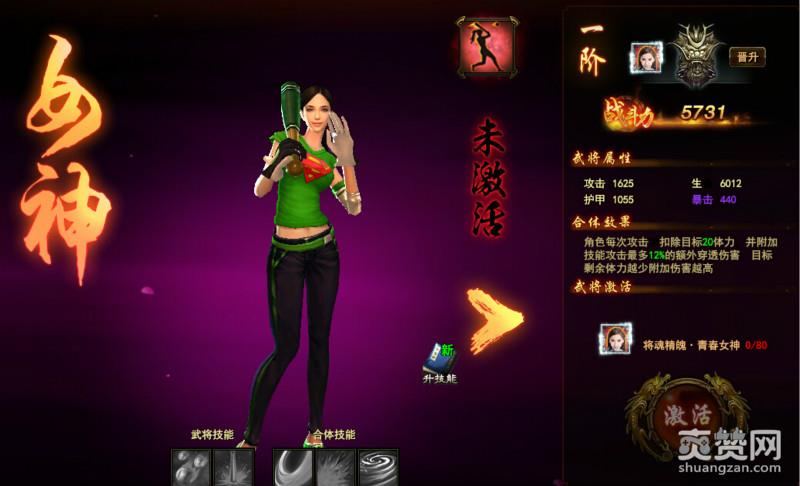Select the curved slash combo skill icon
The width and height of the screenshot is (800, 486).
pos(294,467)
